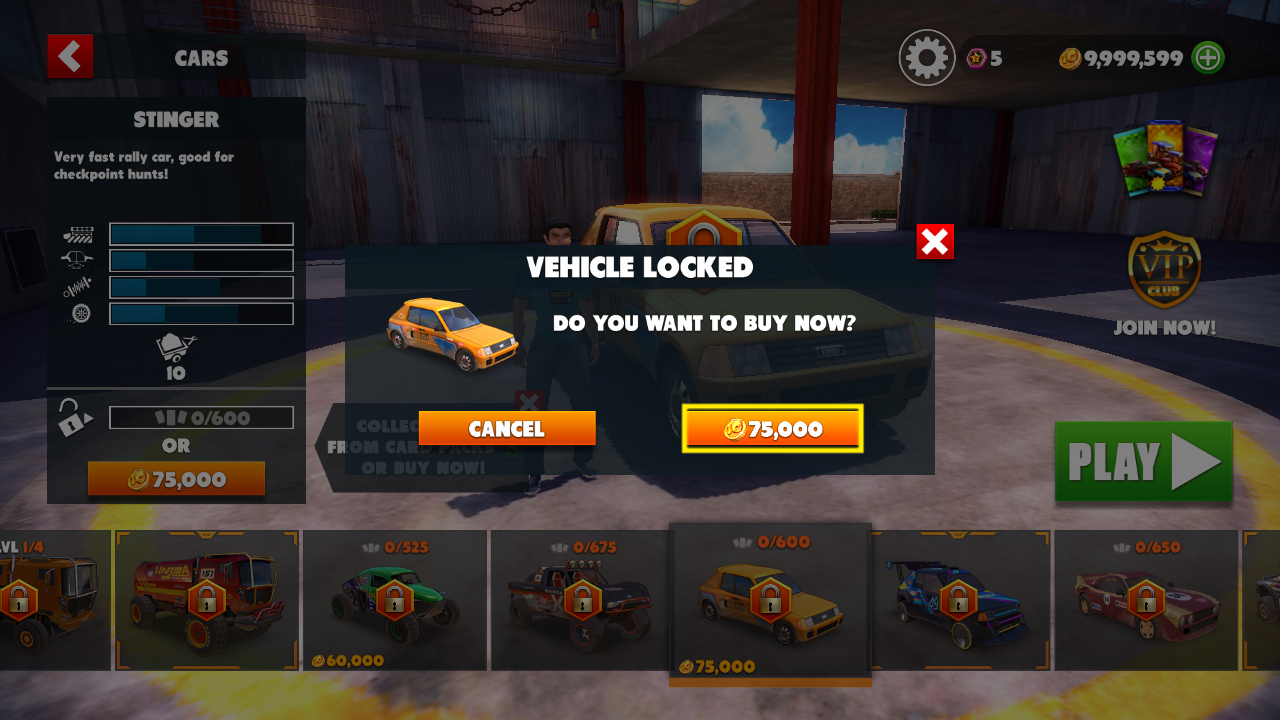Select the green buggy priced 60,000

(394, 602)
